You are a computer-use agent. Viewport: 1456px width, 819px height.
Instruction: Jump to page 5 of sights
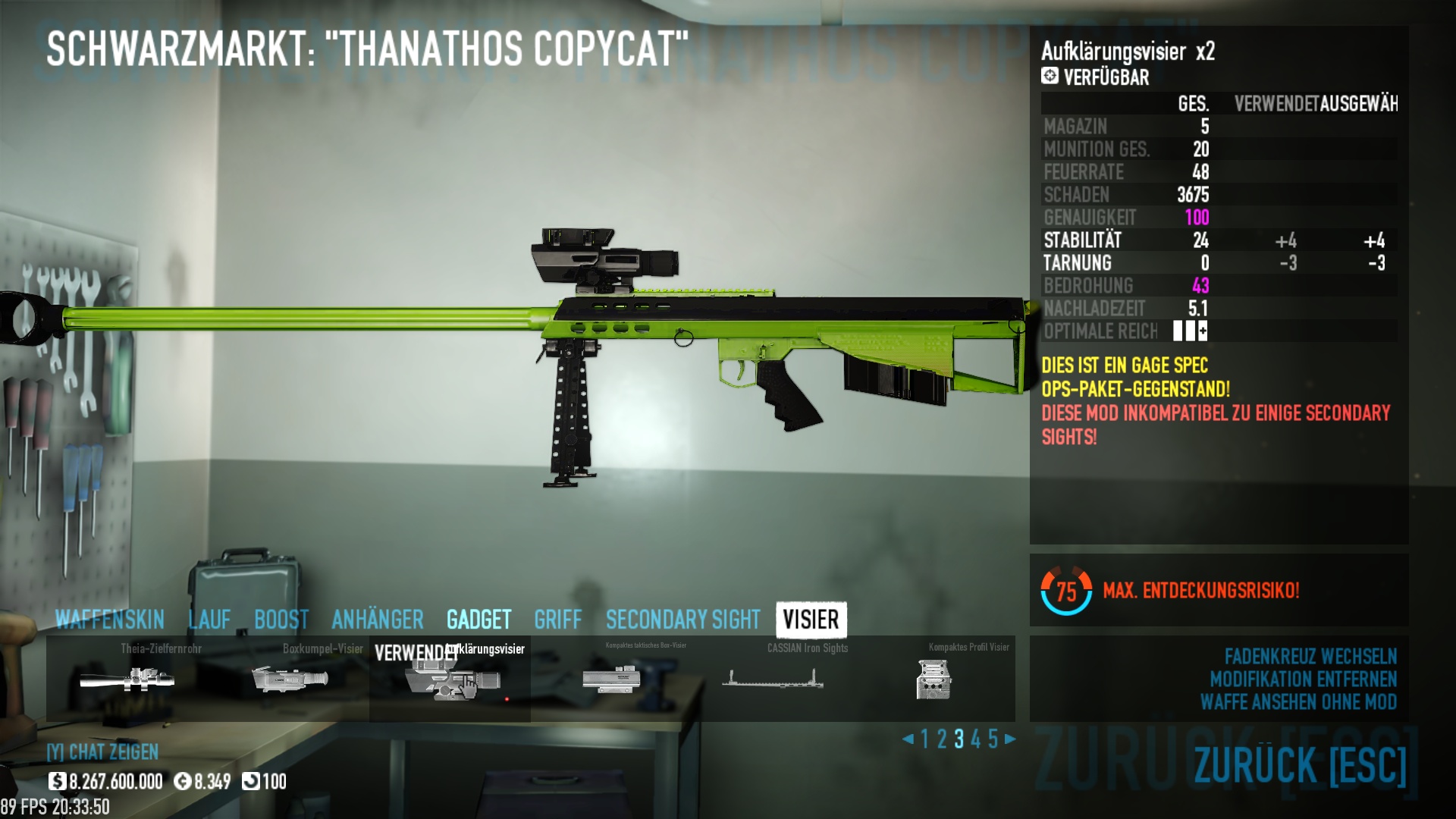tap(993, 739)
